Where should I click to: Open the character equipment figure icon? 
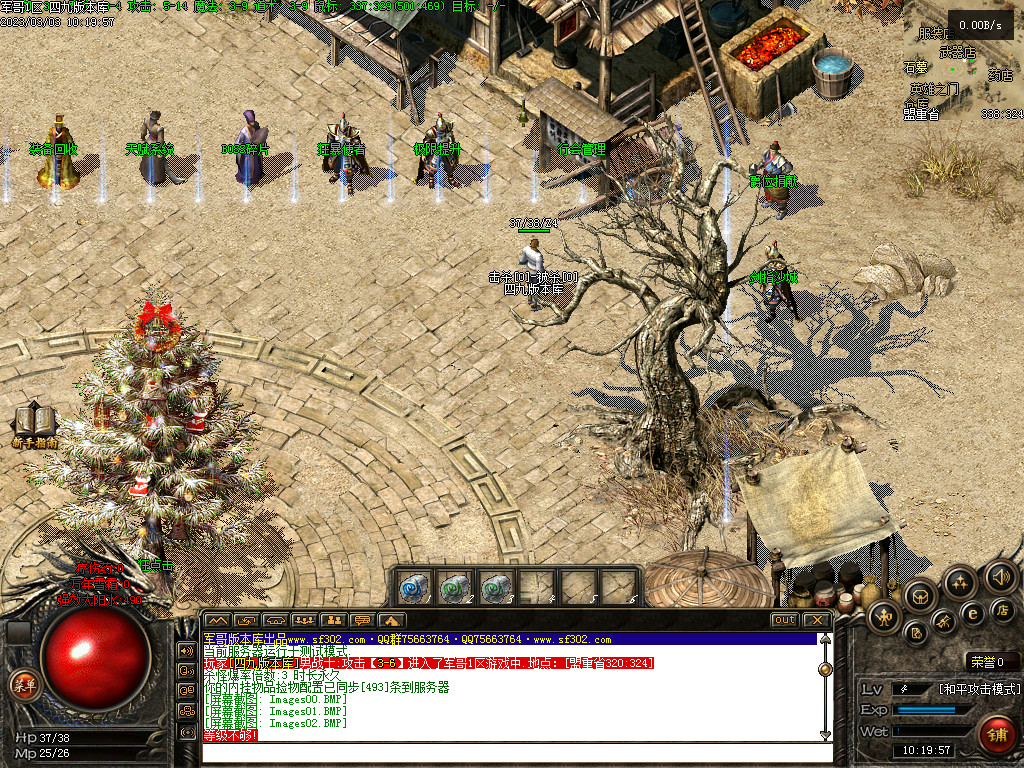tap(884, 618)
